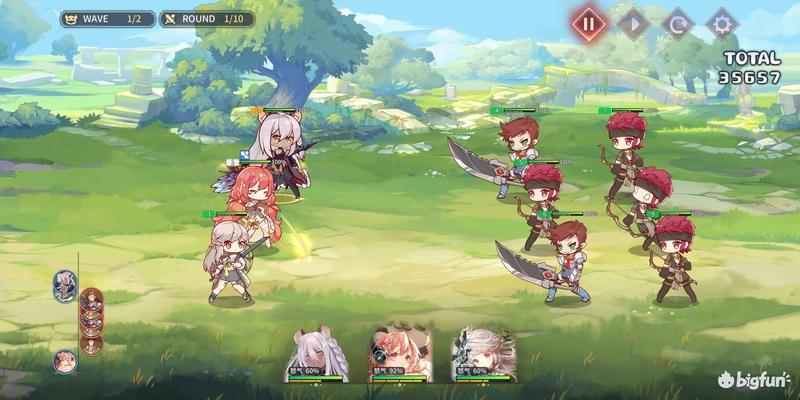Pause the battle with the red pause button
The height and width of the screenshot is (400, 800).
[x=590, y=22]
